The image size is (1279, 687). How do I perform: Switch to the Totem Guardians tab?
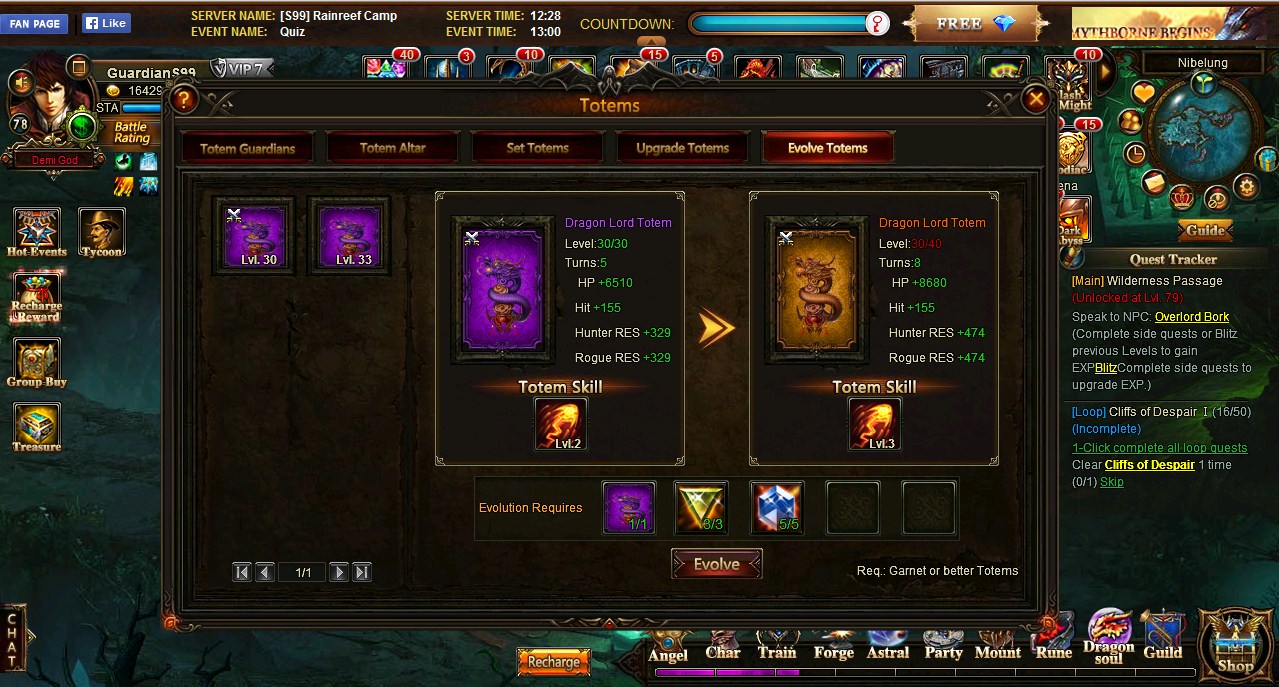pos(247,148)
